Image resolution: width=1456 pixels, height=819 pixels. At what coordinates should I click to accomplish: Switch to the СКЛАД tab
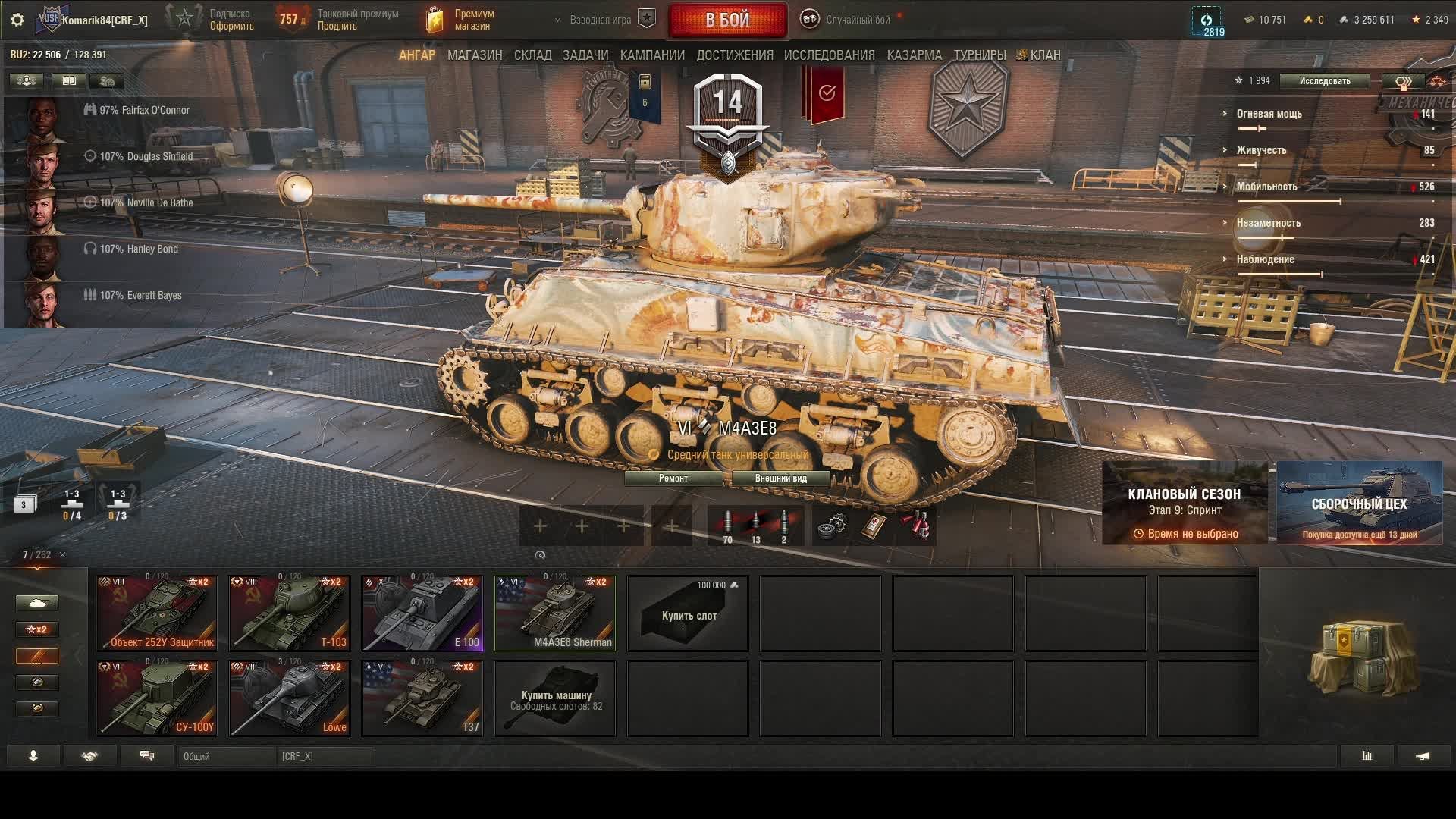point(532,55)
